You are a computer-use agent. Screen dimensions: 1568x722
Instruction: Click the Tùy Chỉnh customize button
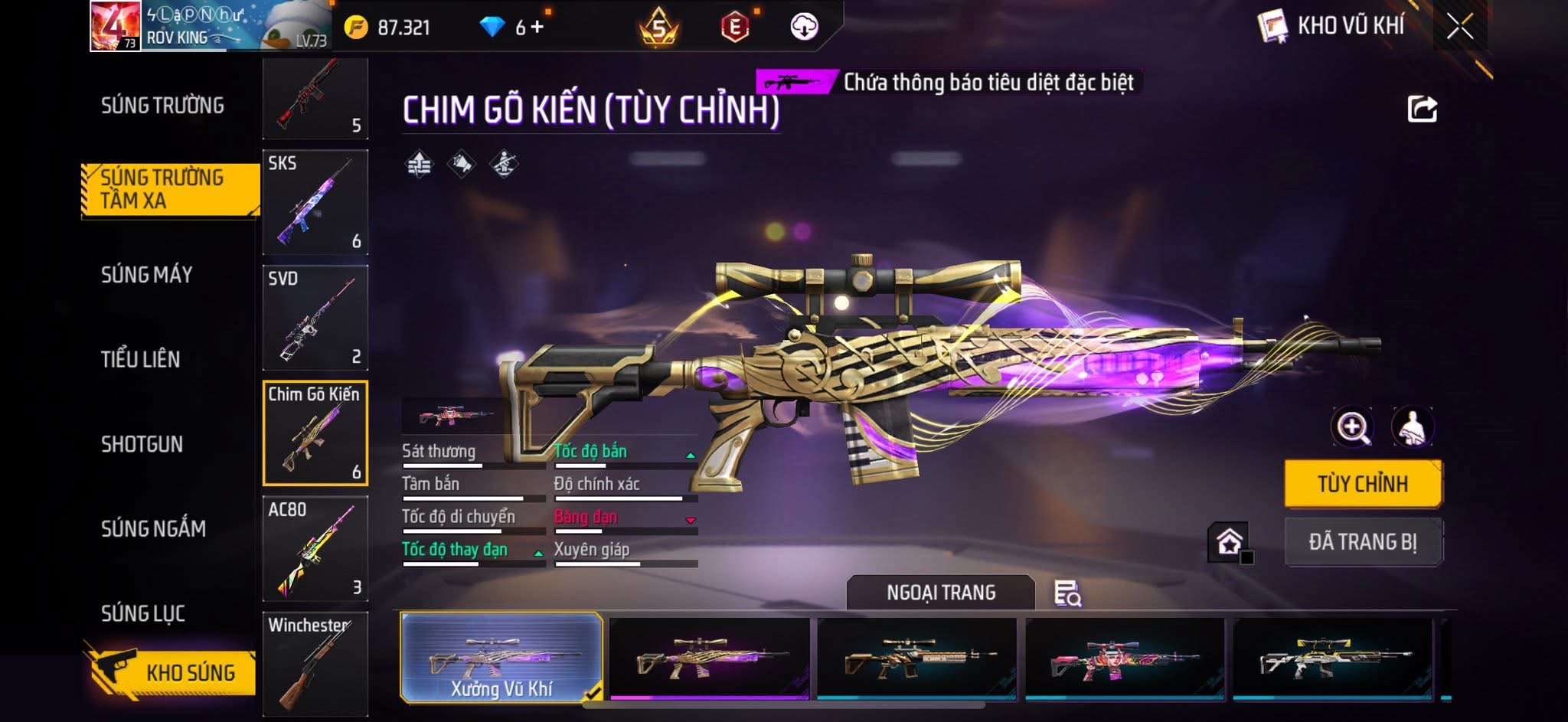click(x=1363, y=484)
